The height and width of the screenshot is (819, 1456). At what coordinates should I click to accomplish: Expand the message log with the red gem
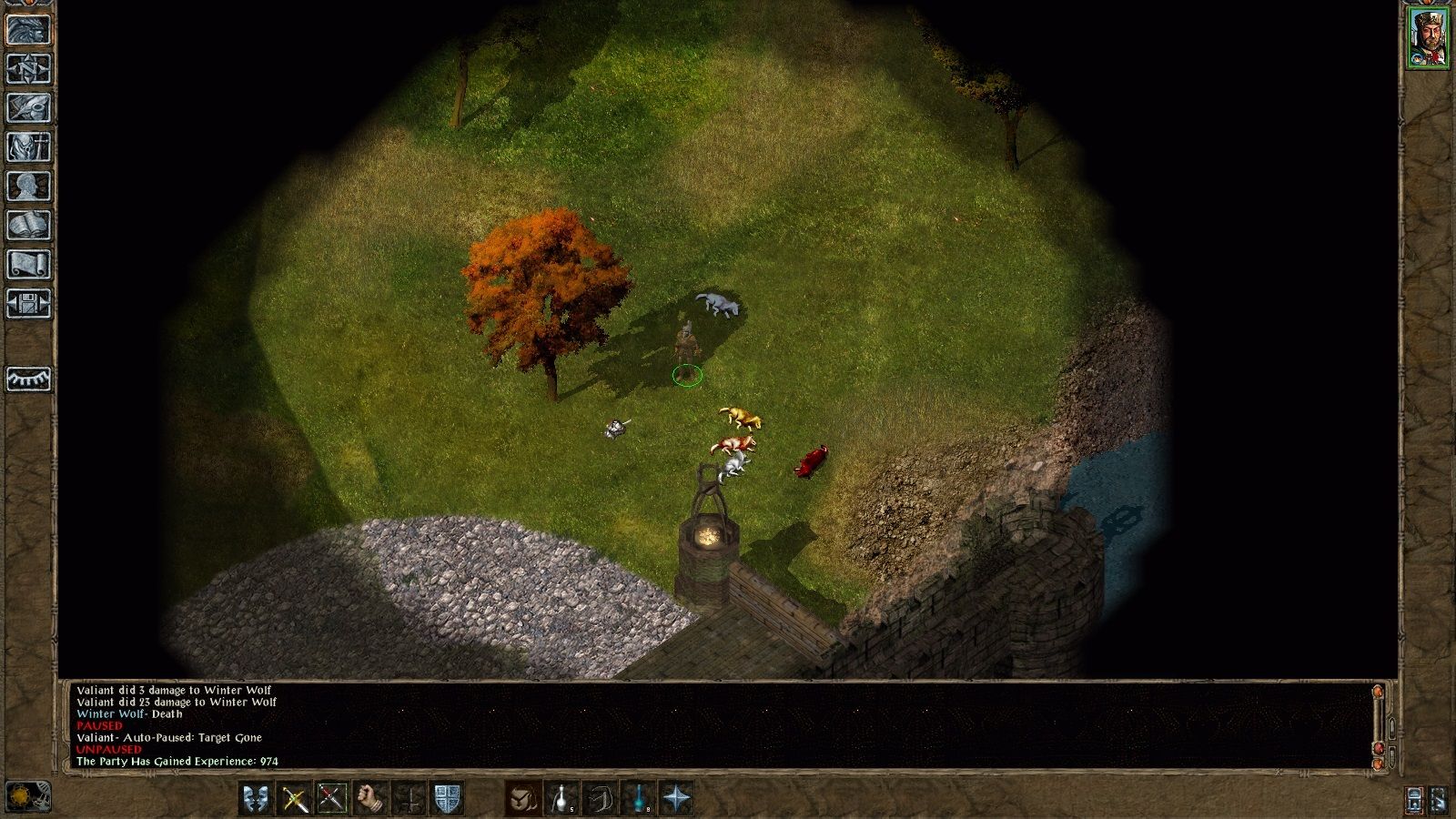(x=1379, y=749)
